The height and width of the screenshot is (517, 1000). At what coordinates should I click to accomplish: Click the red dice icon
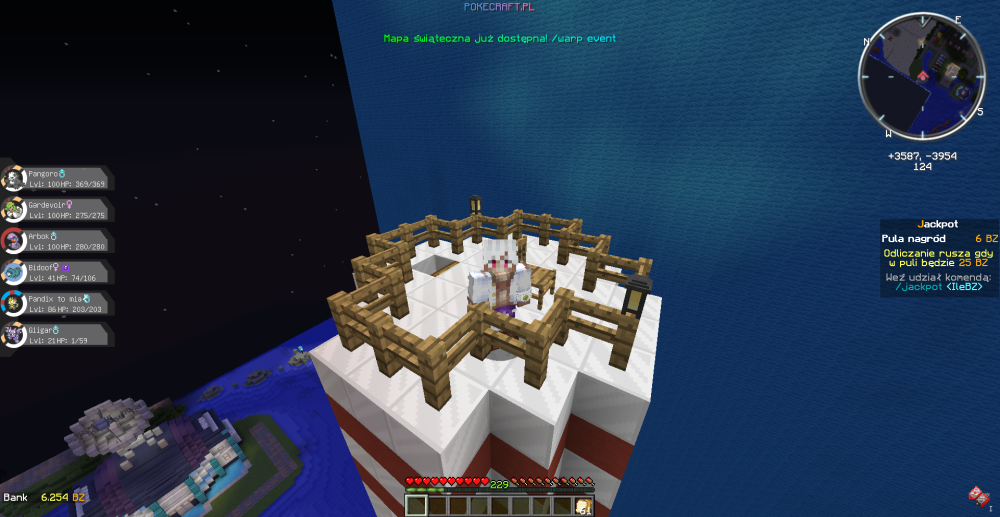pyautogui.click(x=977, y=495)
